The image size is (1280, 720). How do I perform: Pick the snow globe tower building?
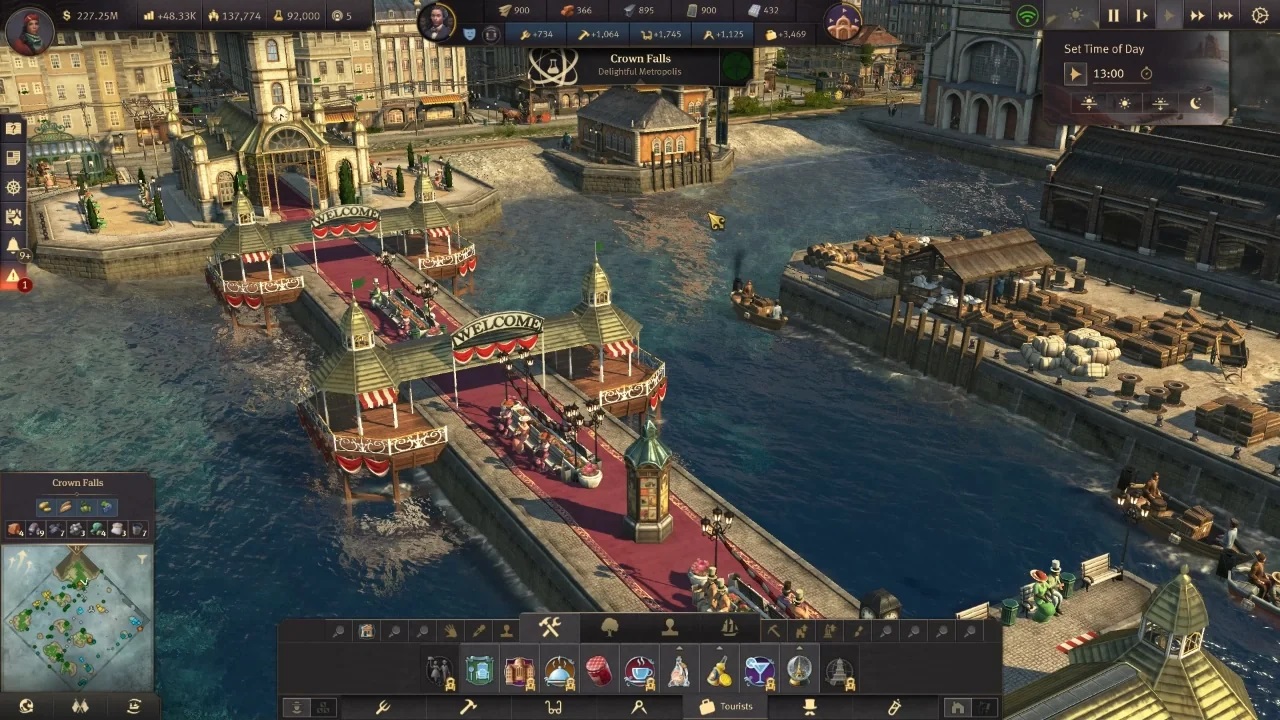tap(798, 671)
